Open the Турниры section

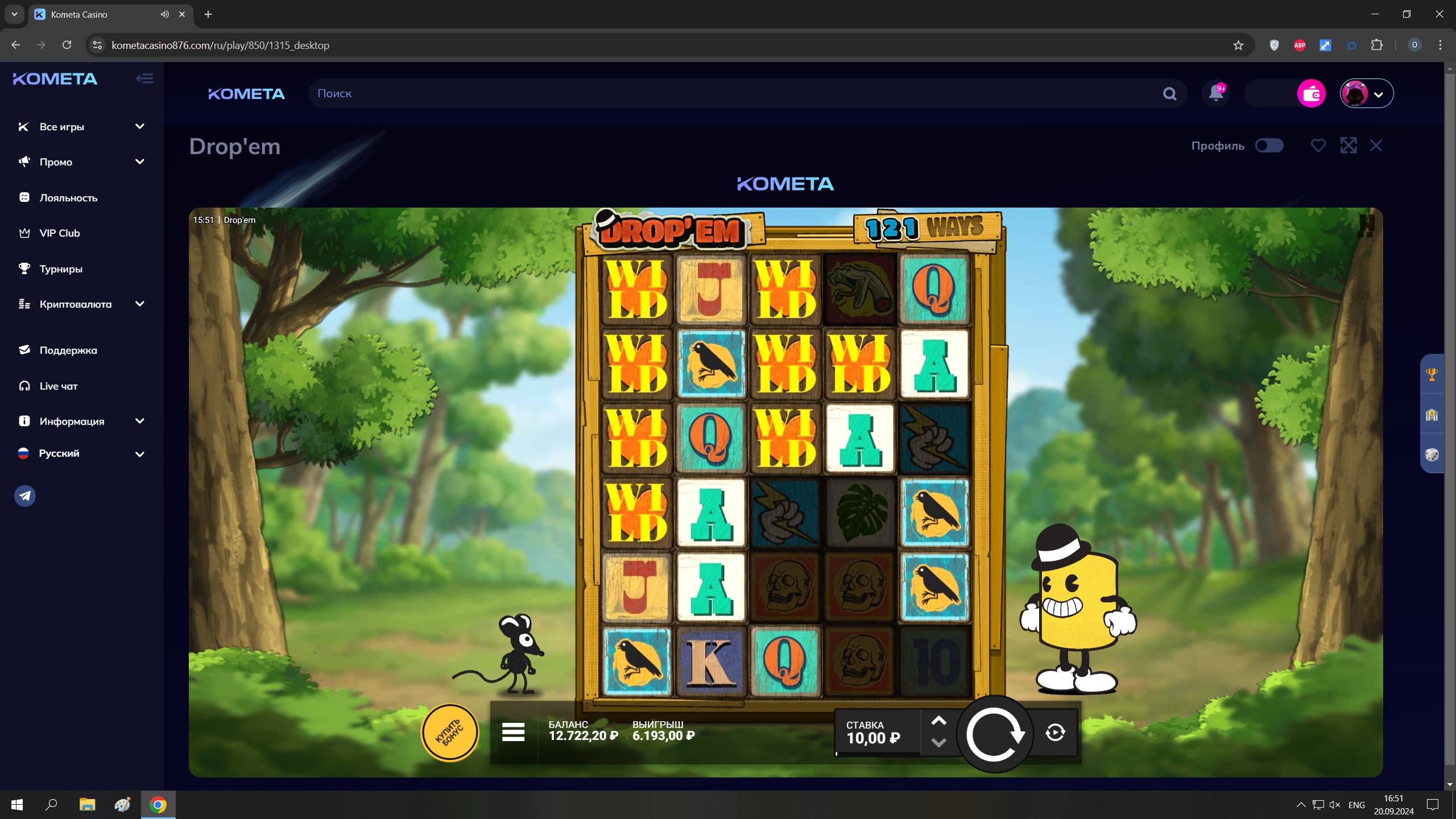click(61, 269)
